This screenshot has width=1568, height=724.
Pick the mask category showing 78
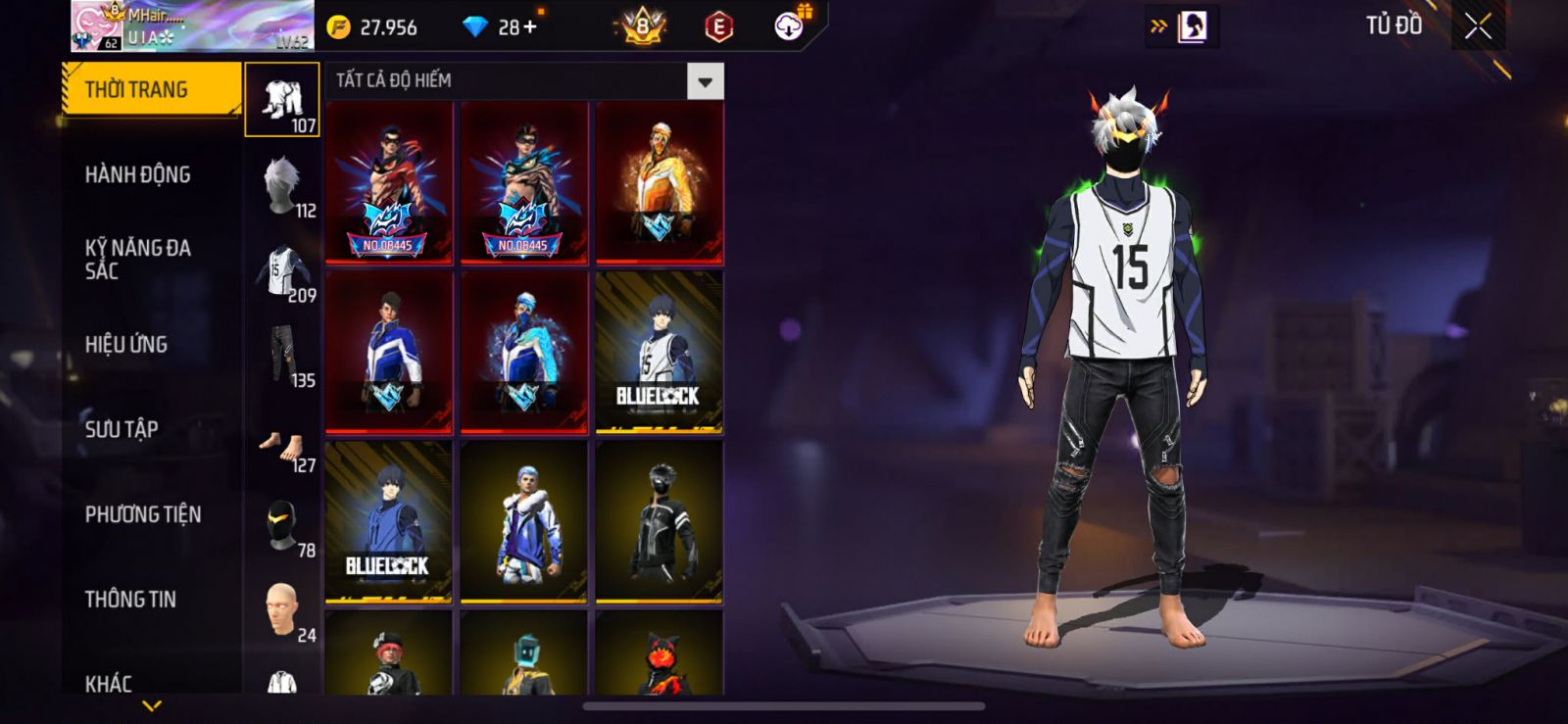point(282,526)
